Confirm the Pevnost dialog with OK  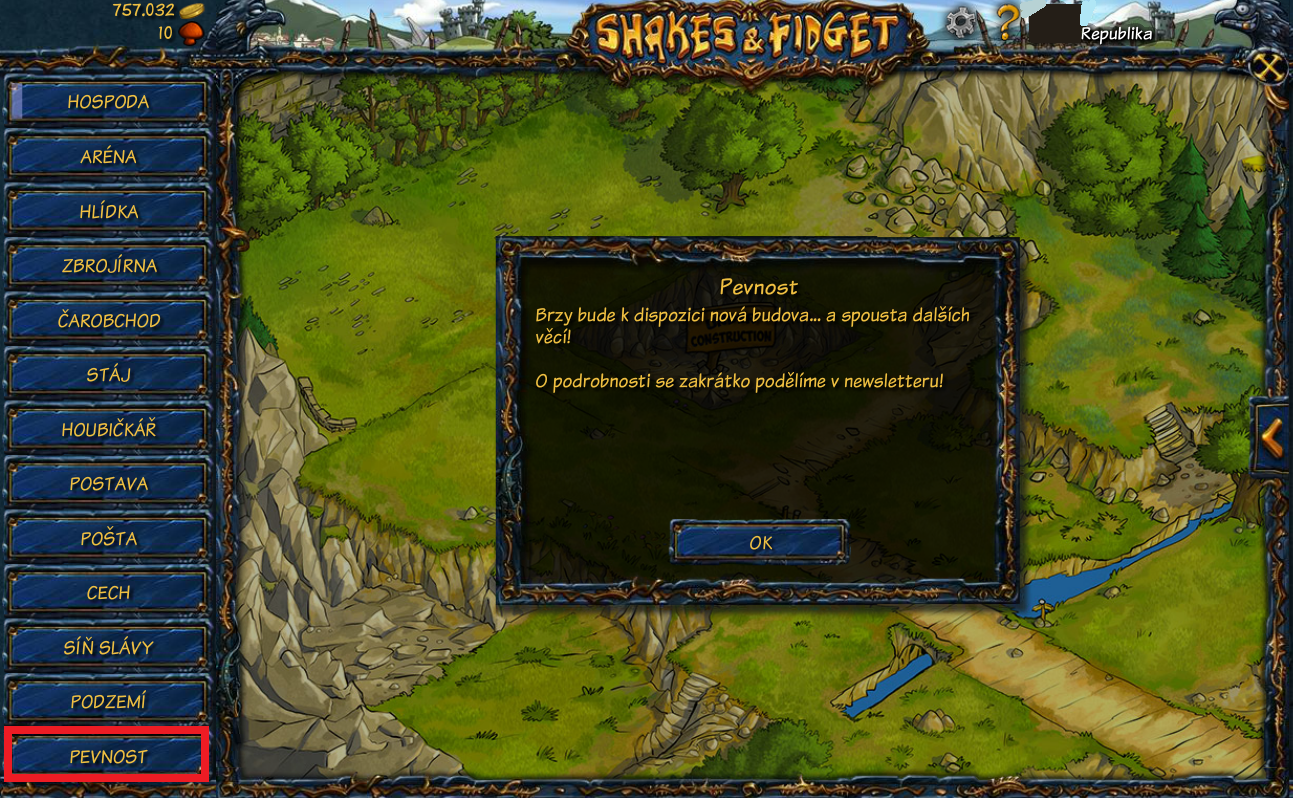click(x=760, y=543)
